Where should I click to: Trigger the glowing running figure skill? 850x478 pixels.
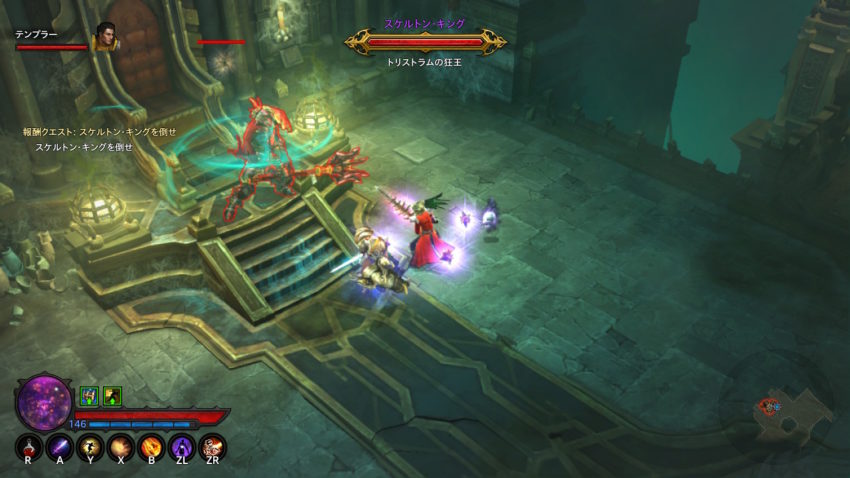(x=91, y=446)
